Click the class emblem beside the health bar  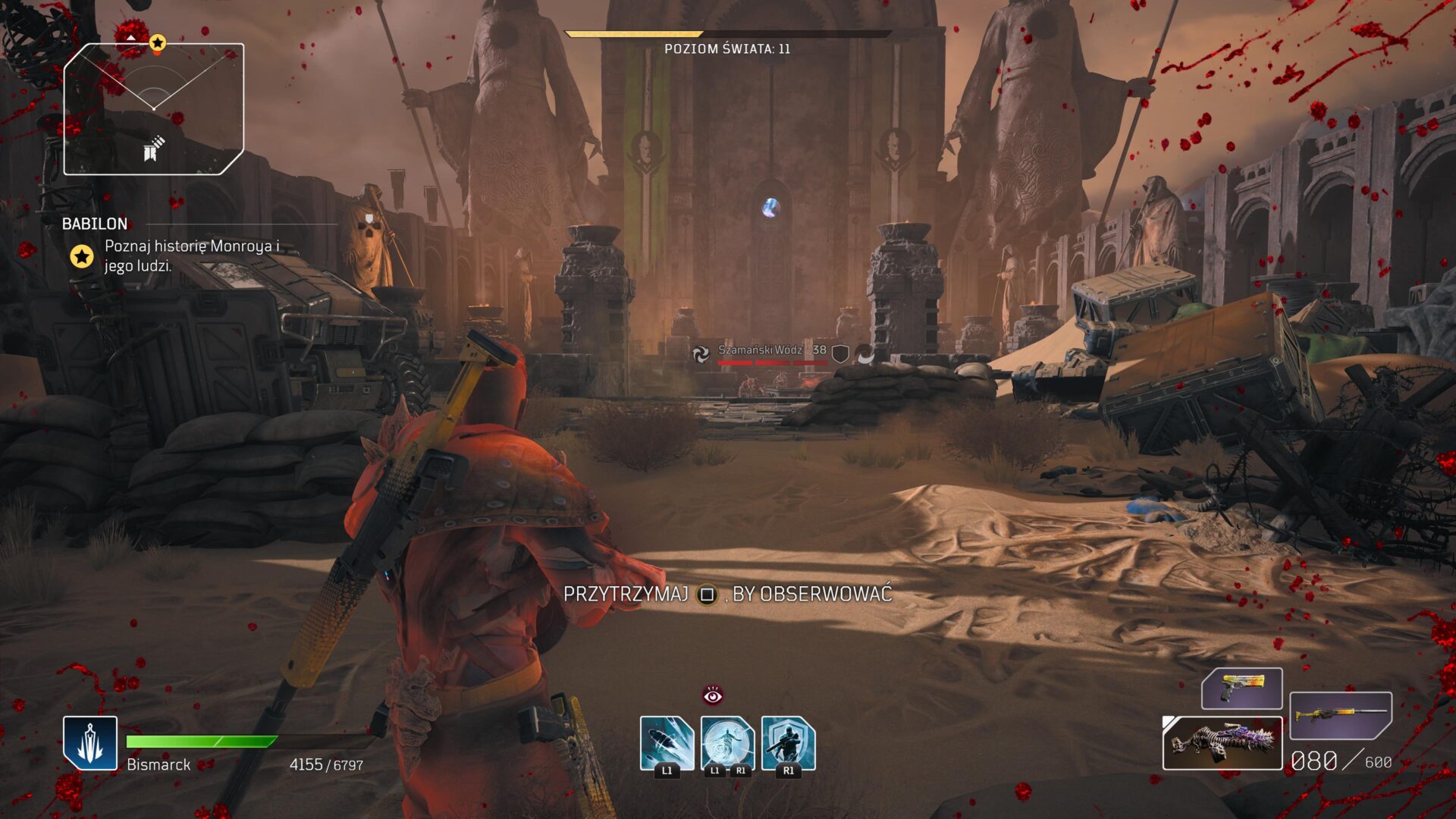pos(90,742)
